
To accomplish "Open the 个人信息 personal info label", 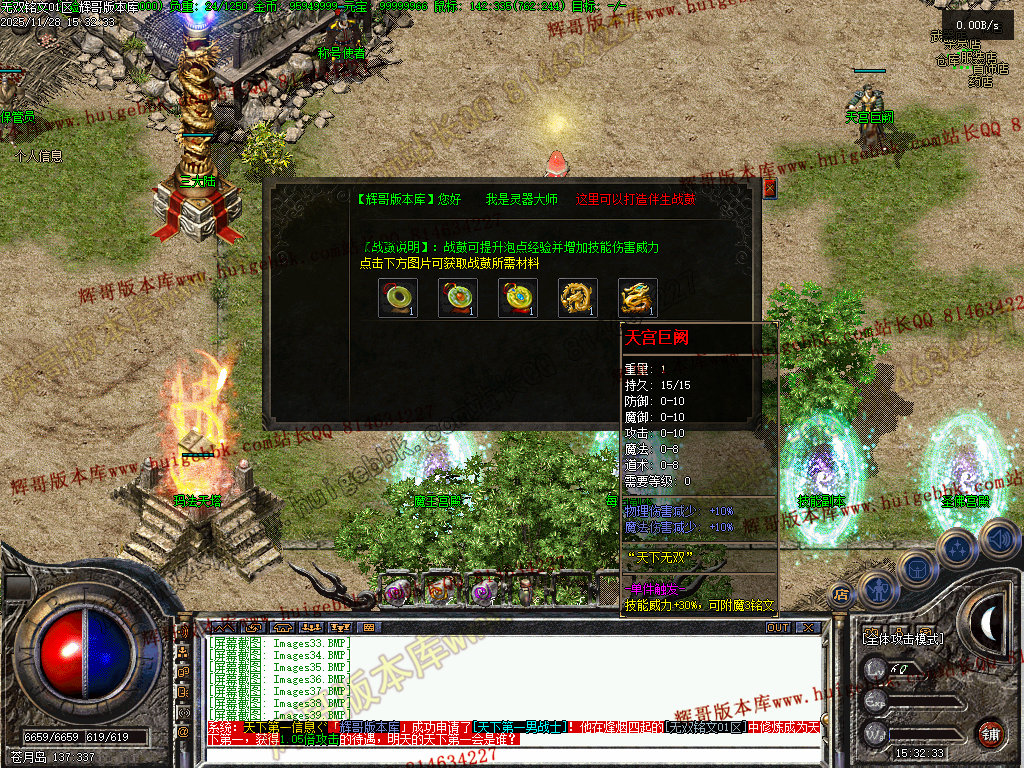I will pos(39,156).
